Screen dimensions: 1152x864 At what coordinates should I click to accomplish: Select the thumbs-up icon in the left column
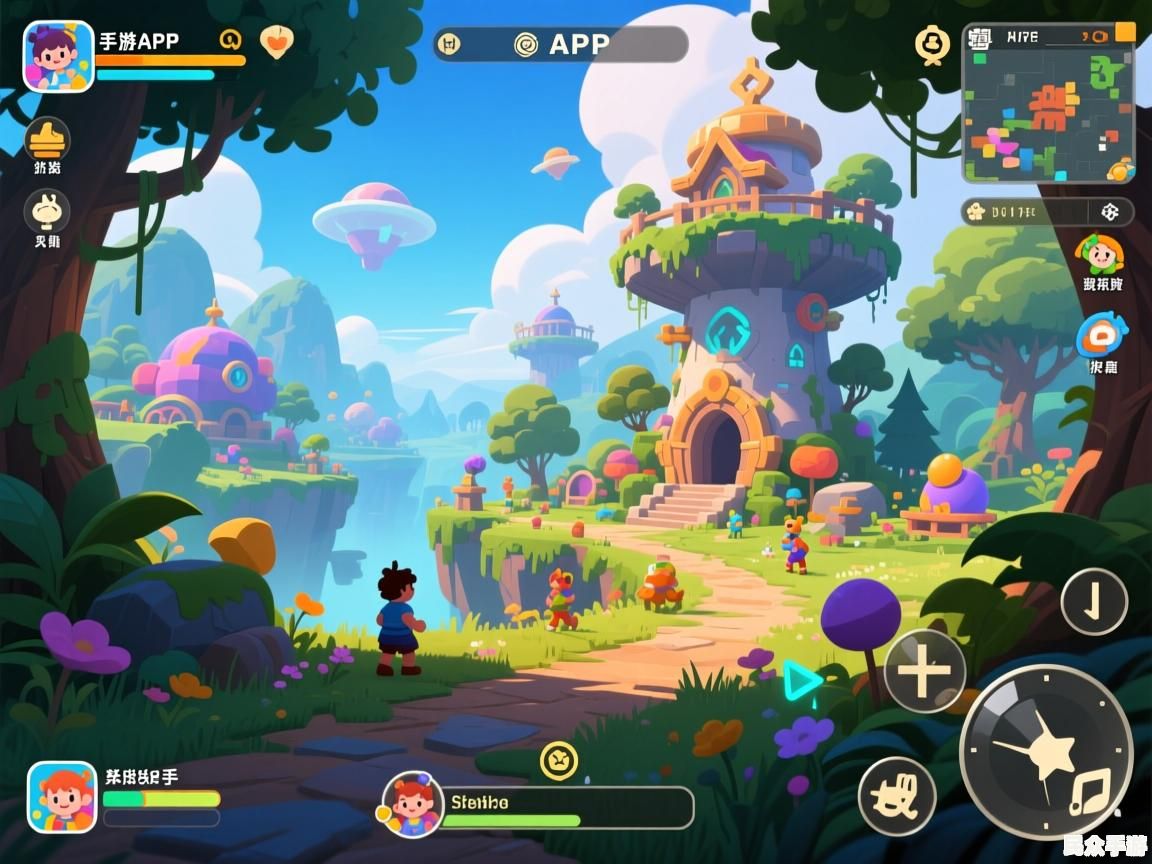point(47,139)
